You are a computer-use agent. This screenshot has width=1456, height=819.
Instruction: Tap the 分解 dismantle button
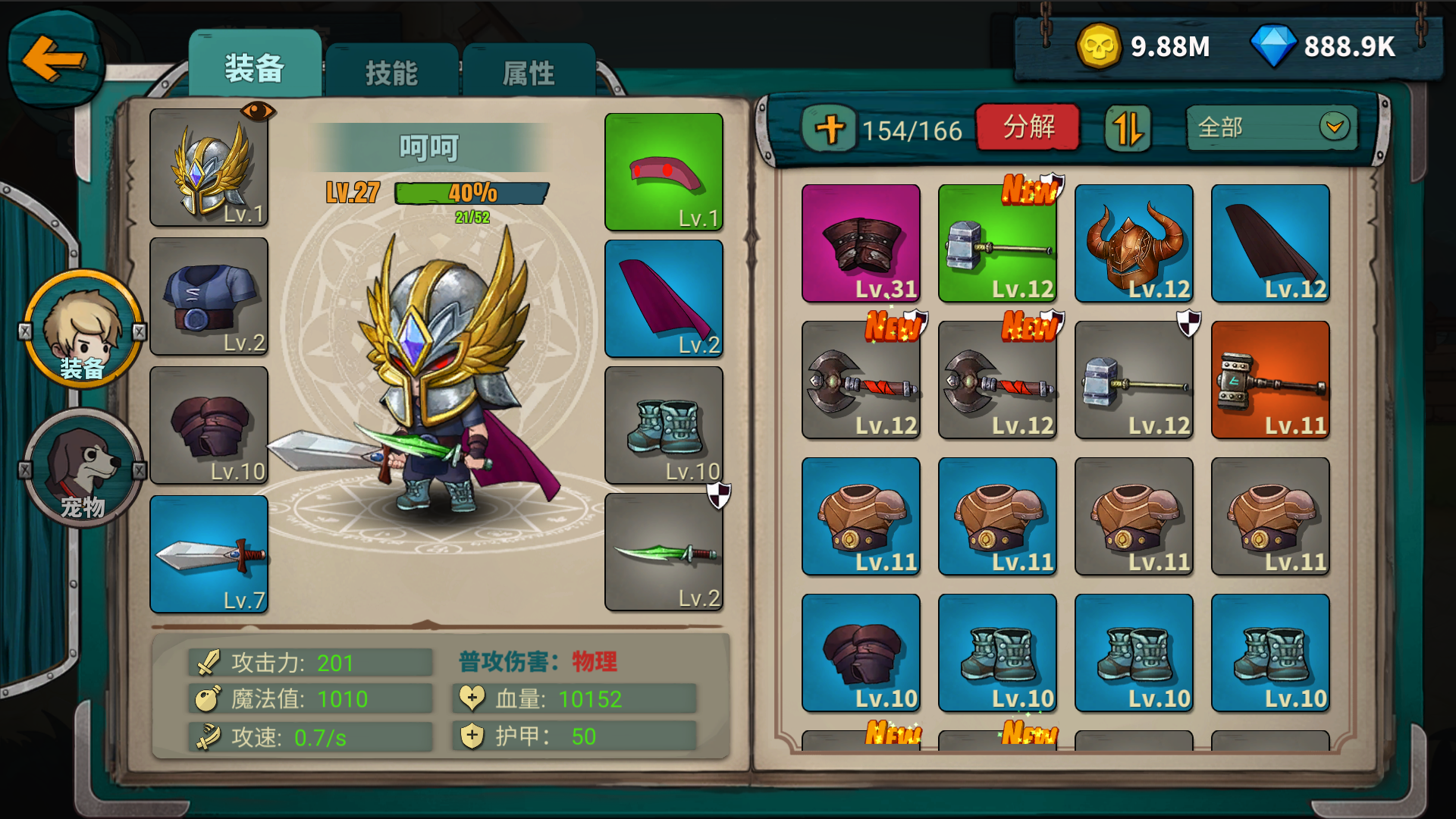click(1028, 127)
